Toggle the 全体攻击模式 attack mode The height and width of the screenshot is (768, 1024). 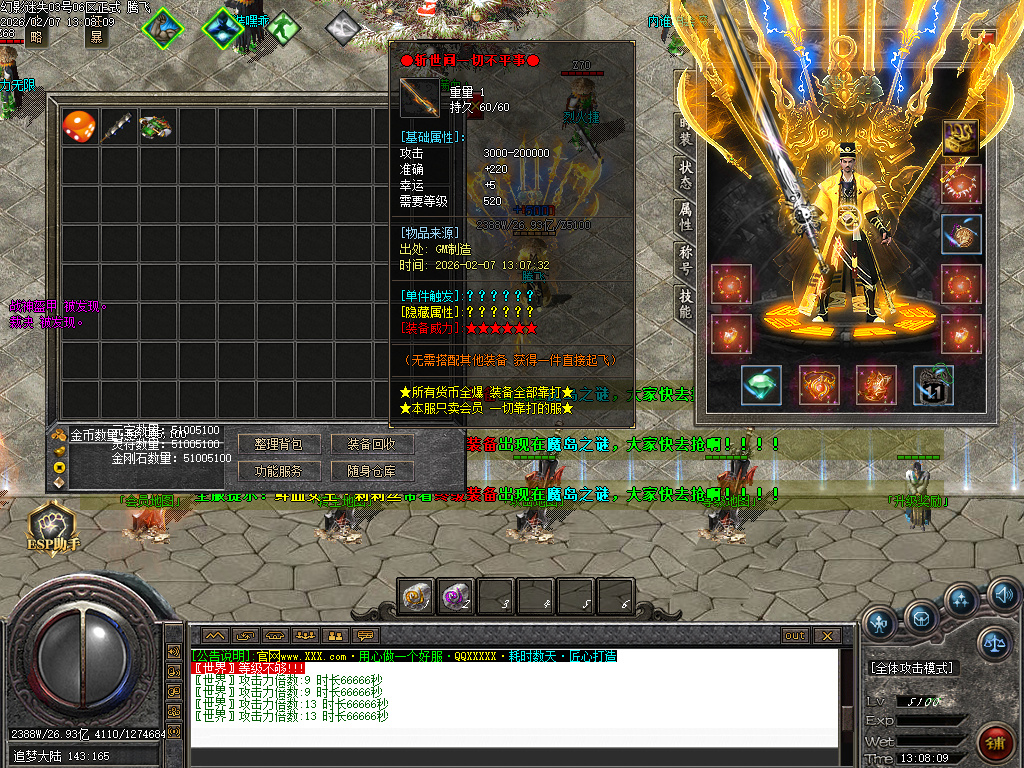point(911,667)
